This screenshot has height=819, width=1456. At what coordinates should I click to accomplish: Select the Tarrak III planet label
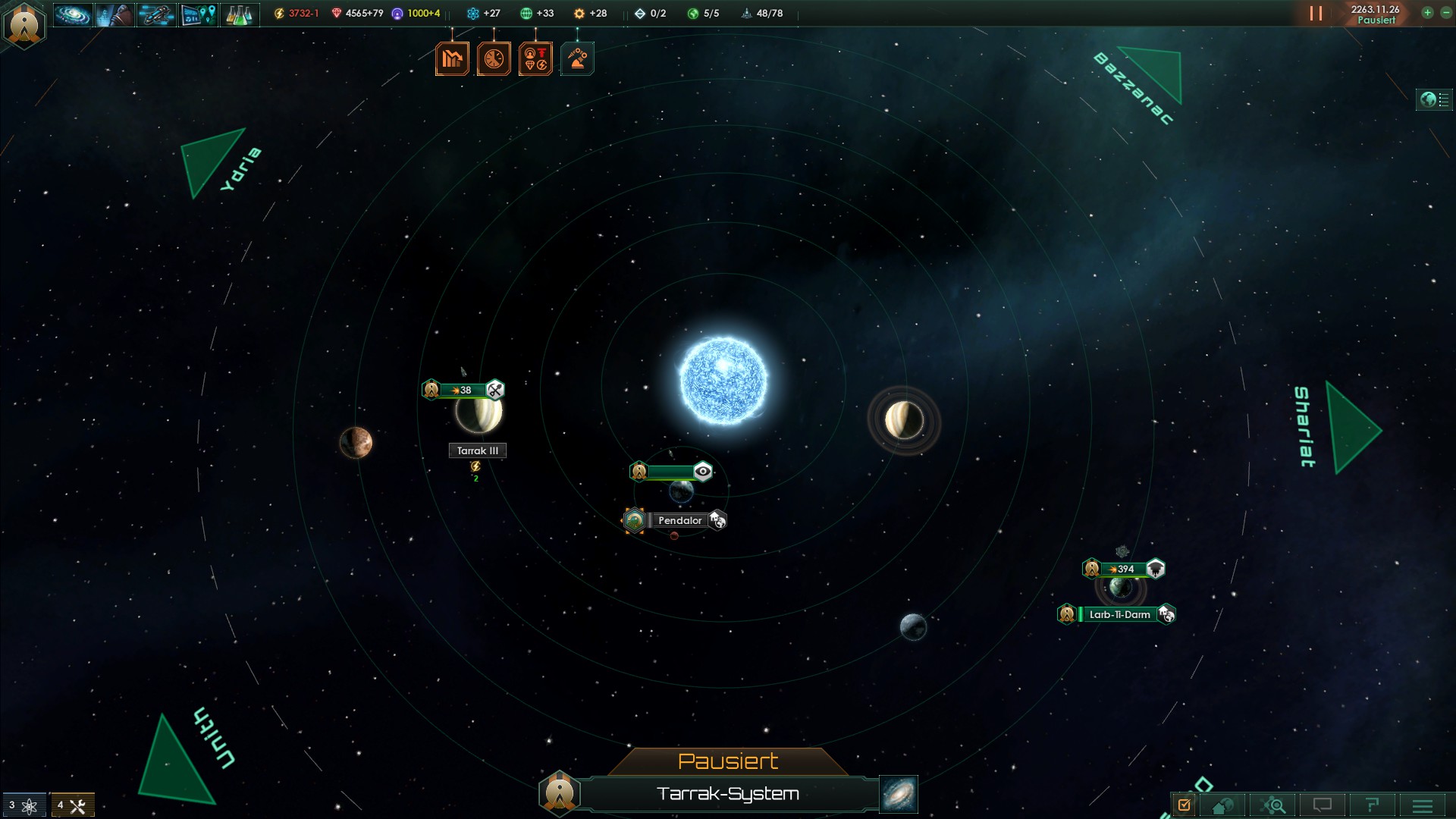click(x=478, y=450)
